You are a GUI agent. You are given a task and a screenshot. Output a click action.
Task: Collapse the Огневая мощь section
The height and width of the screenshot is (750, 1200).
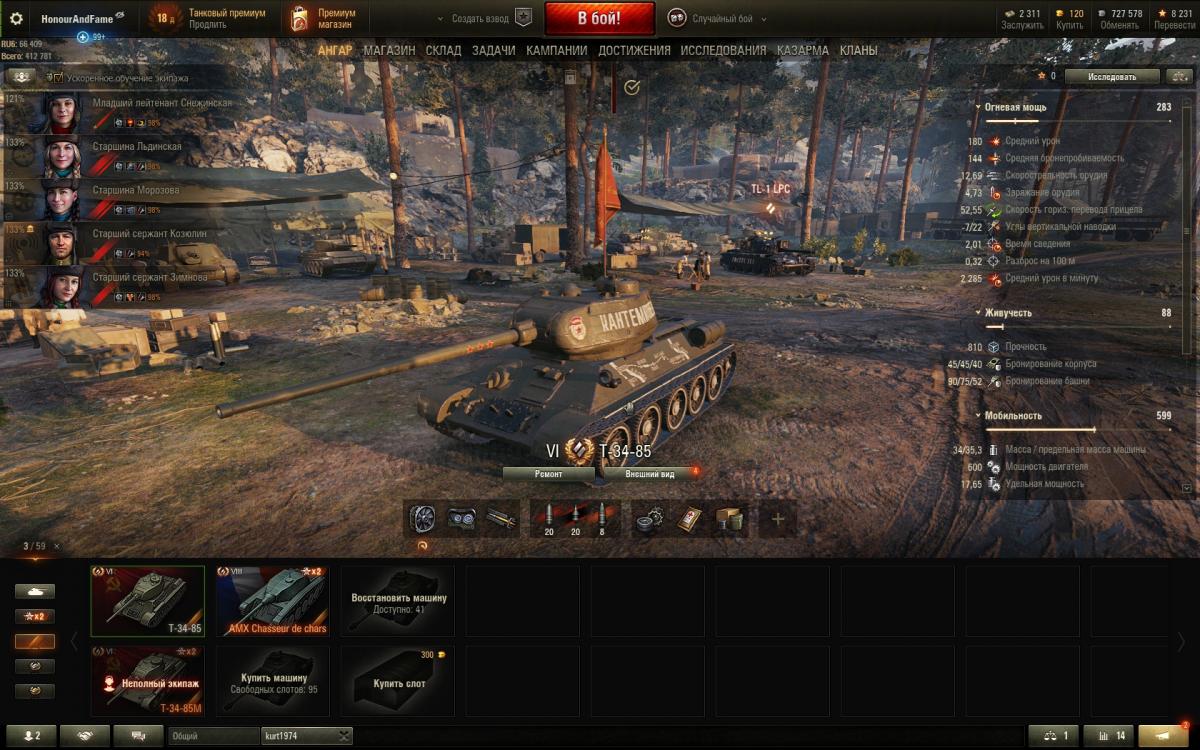click(979, 106)
